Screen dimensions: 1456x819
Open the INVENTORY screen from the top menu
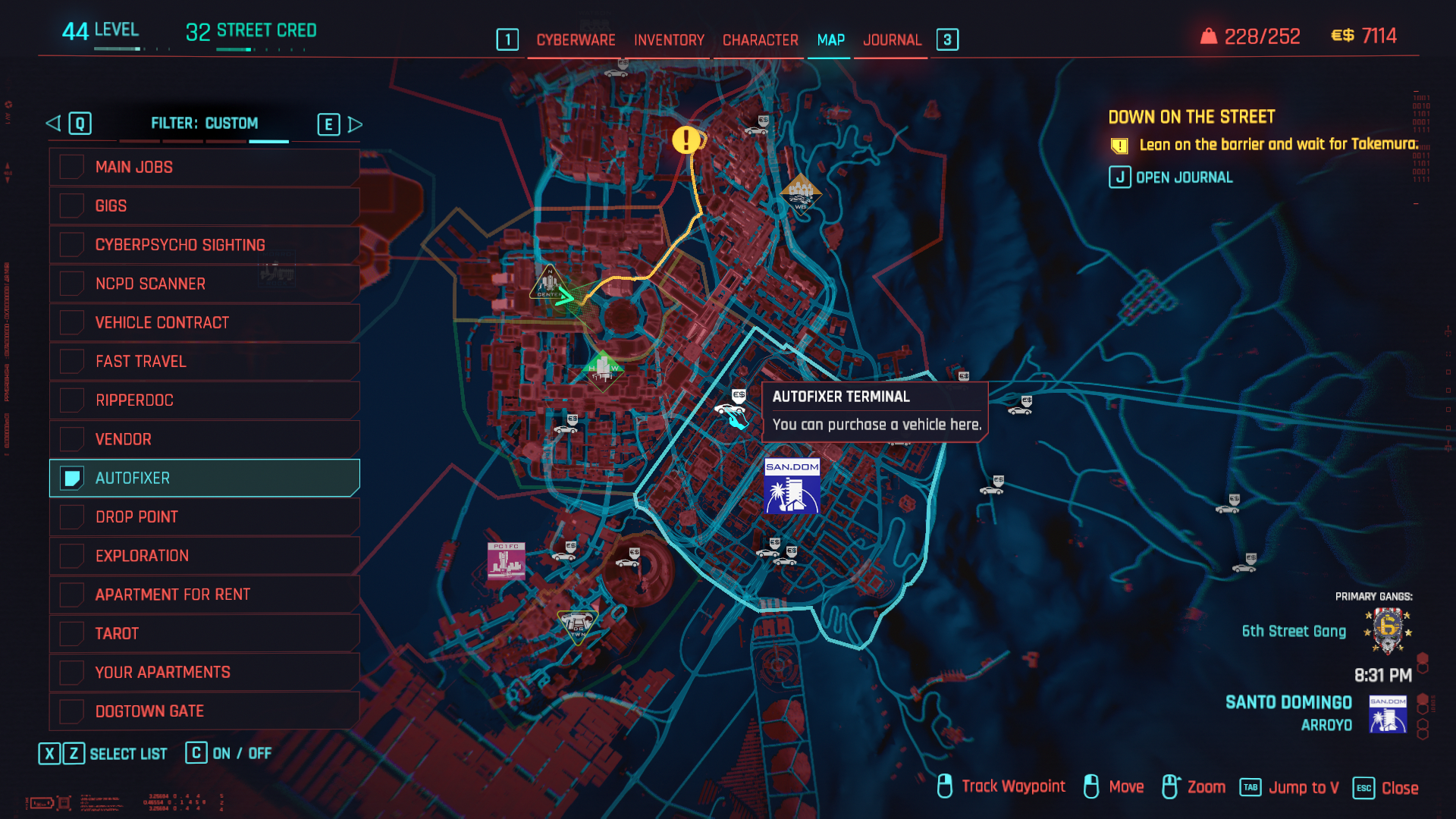(668, 40)
